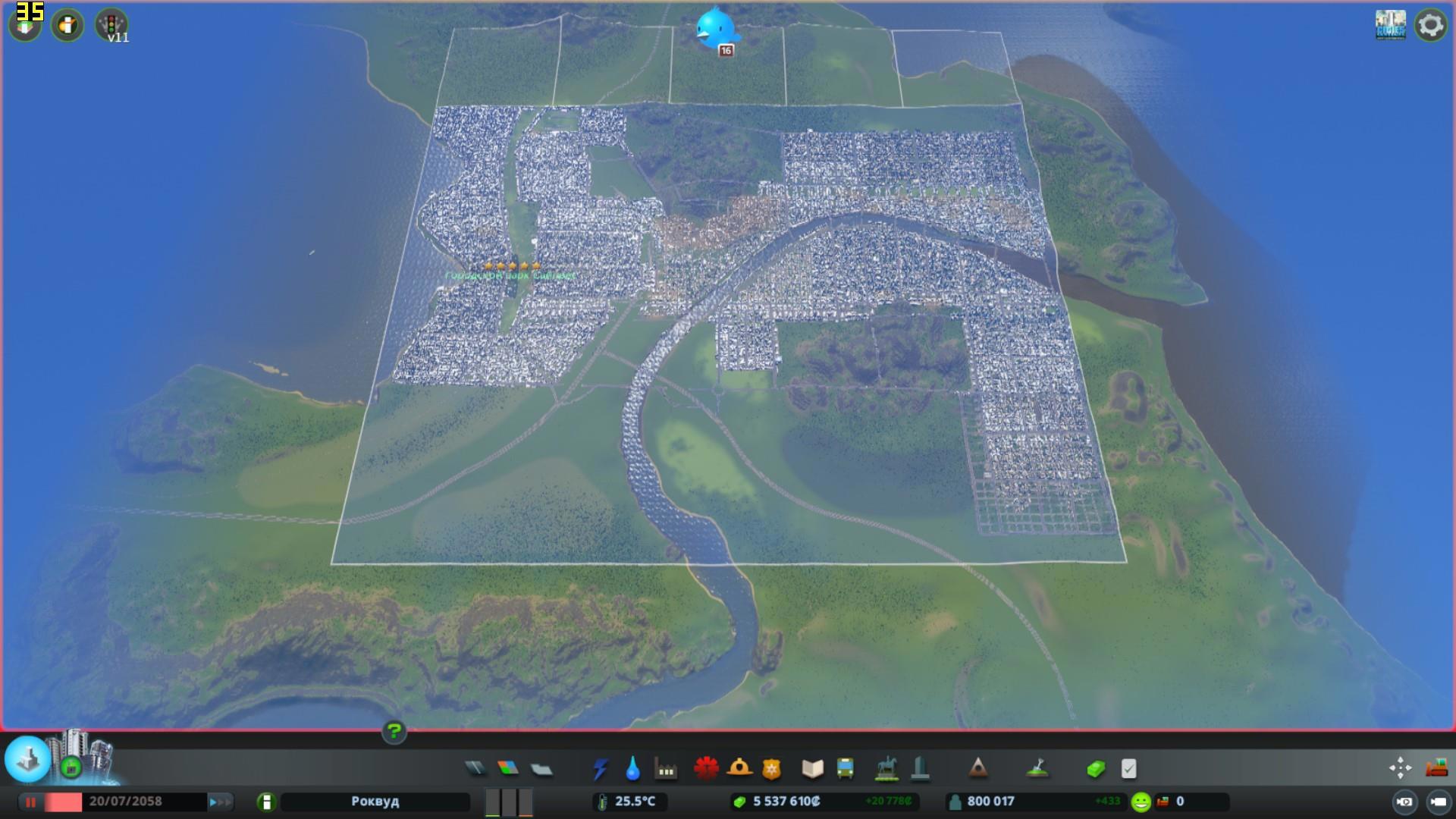Open the police badge menu
Screen dimensions: 1456x819
(x=771, y=769)
